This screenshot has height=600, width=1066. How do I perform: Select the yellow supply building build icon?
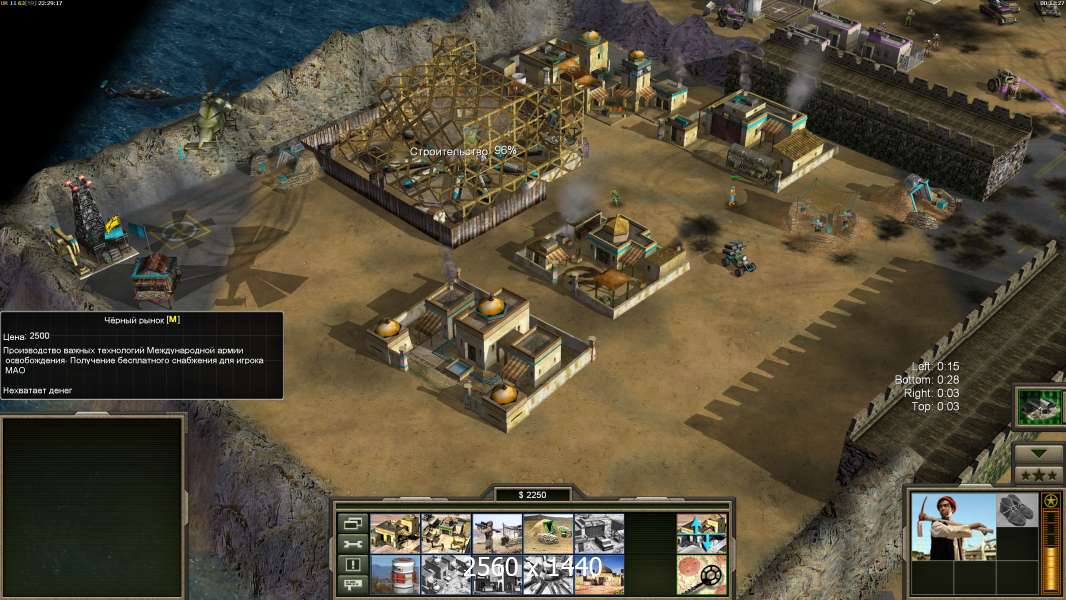click(x=395, y=533)
